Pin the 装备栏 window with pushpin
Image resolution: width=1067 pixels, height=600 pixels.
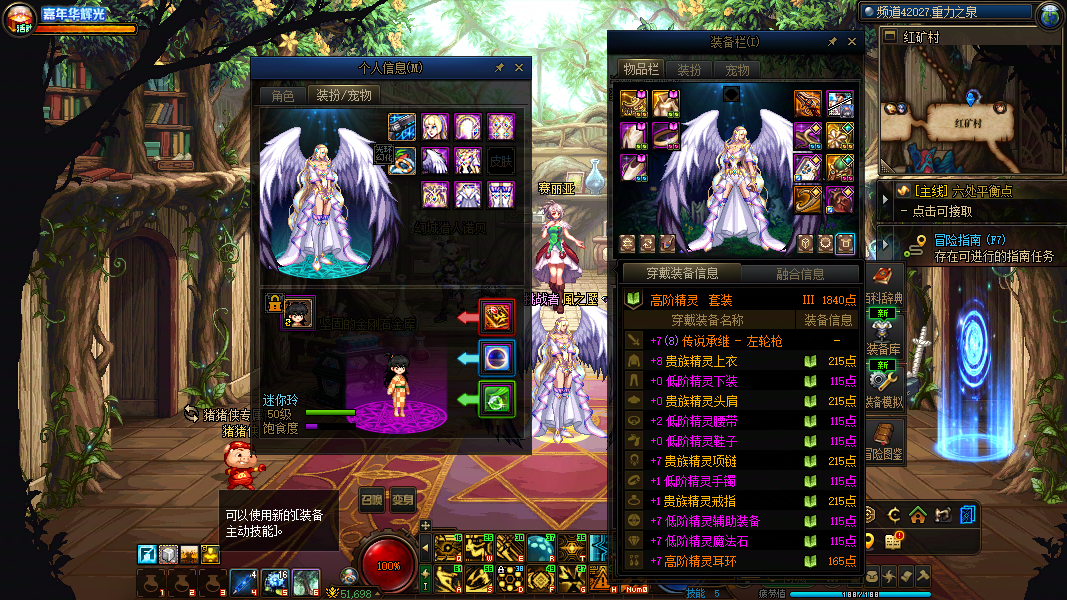[832, 42]
